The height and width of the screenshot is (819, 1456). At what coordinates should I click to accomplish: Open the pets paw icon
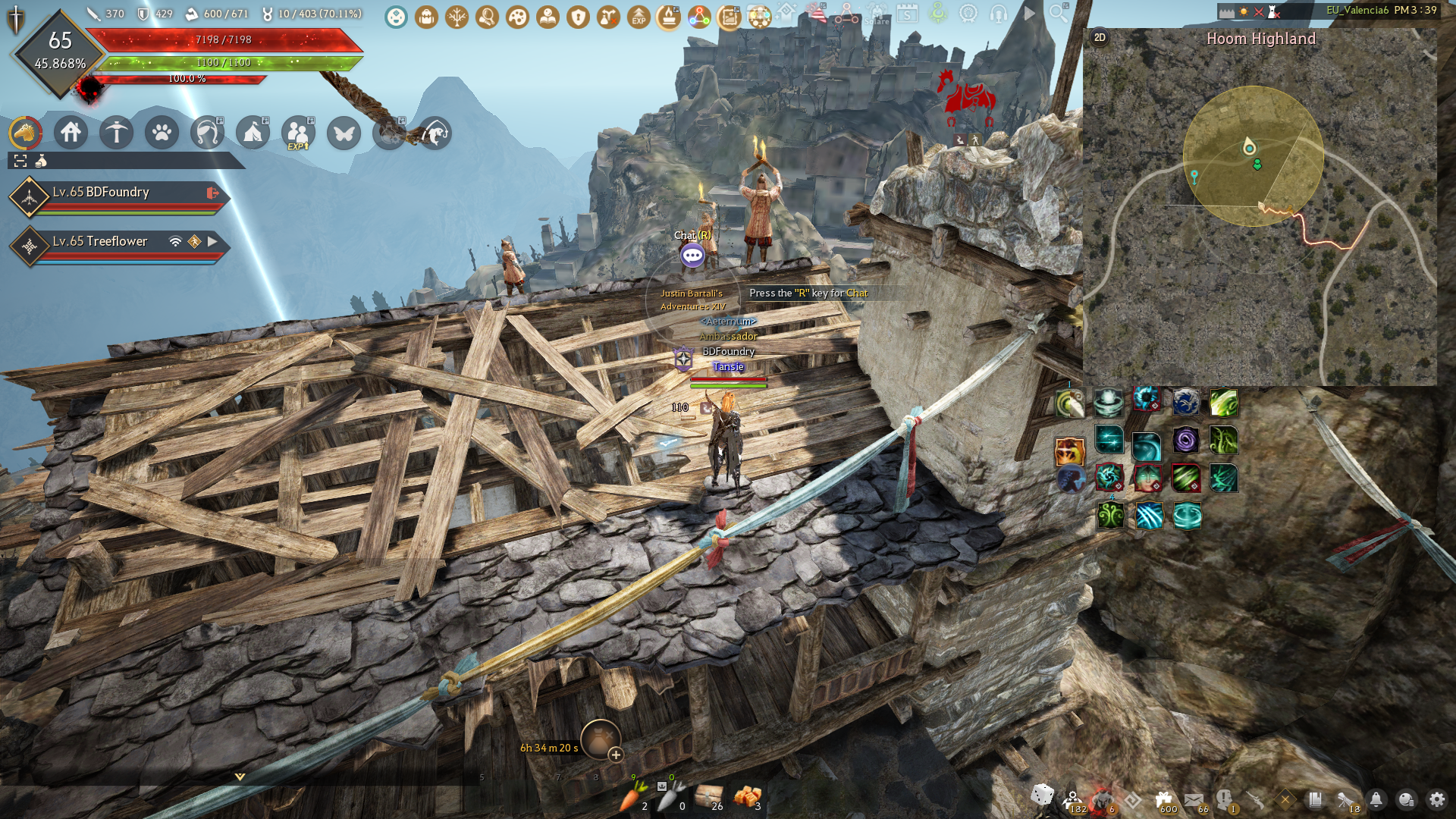point(162,133)
